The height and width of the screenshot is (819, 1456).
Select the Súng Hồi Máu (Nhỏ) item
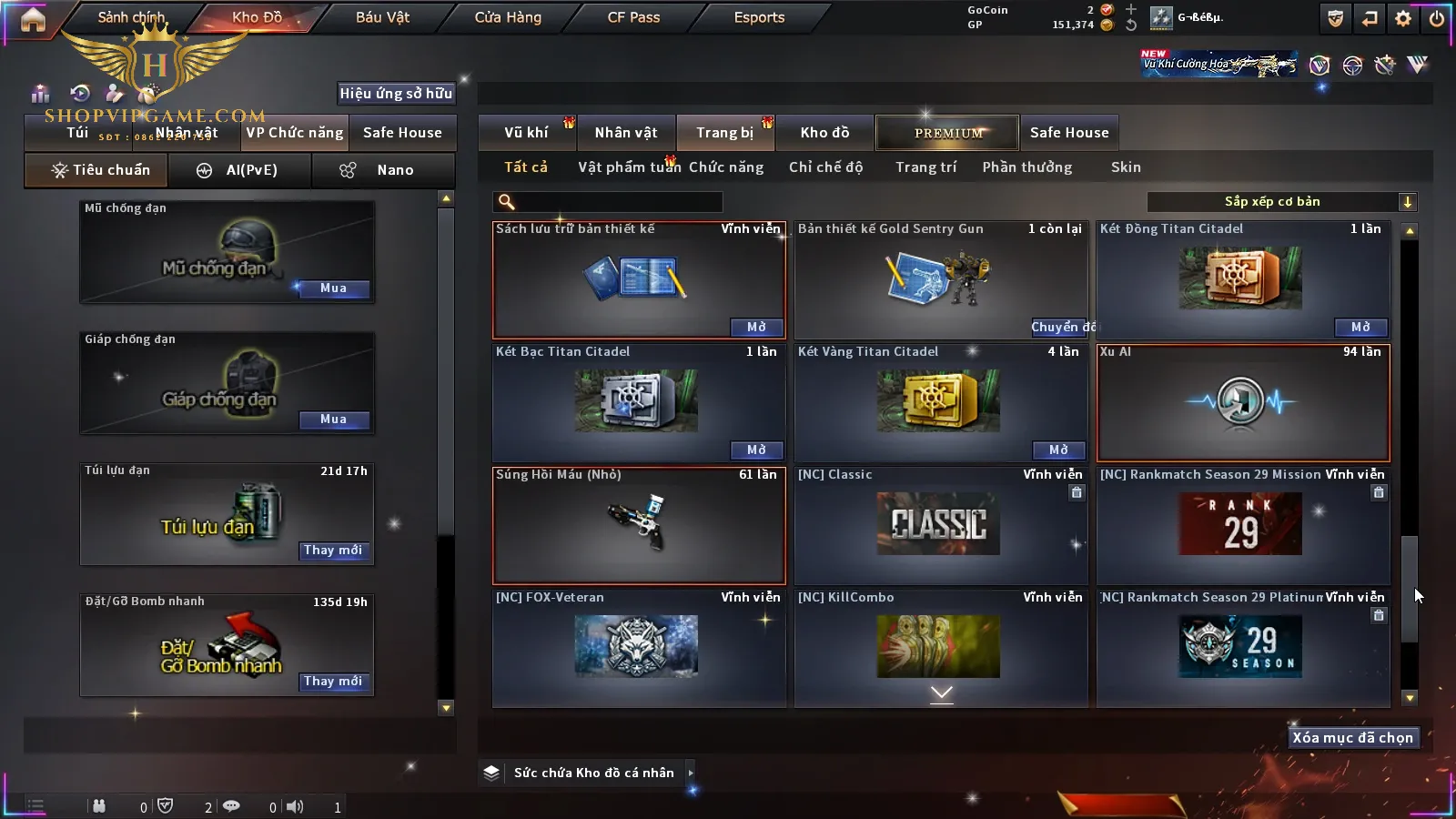[x=639, y=525]
